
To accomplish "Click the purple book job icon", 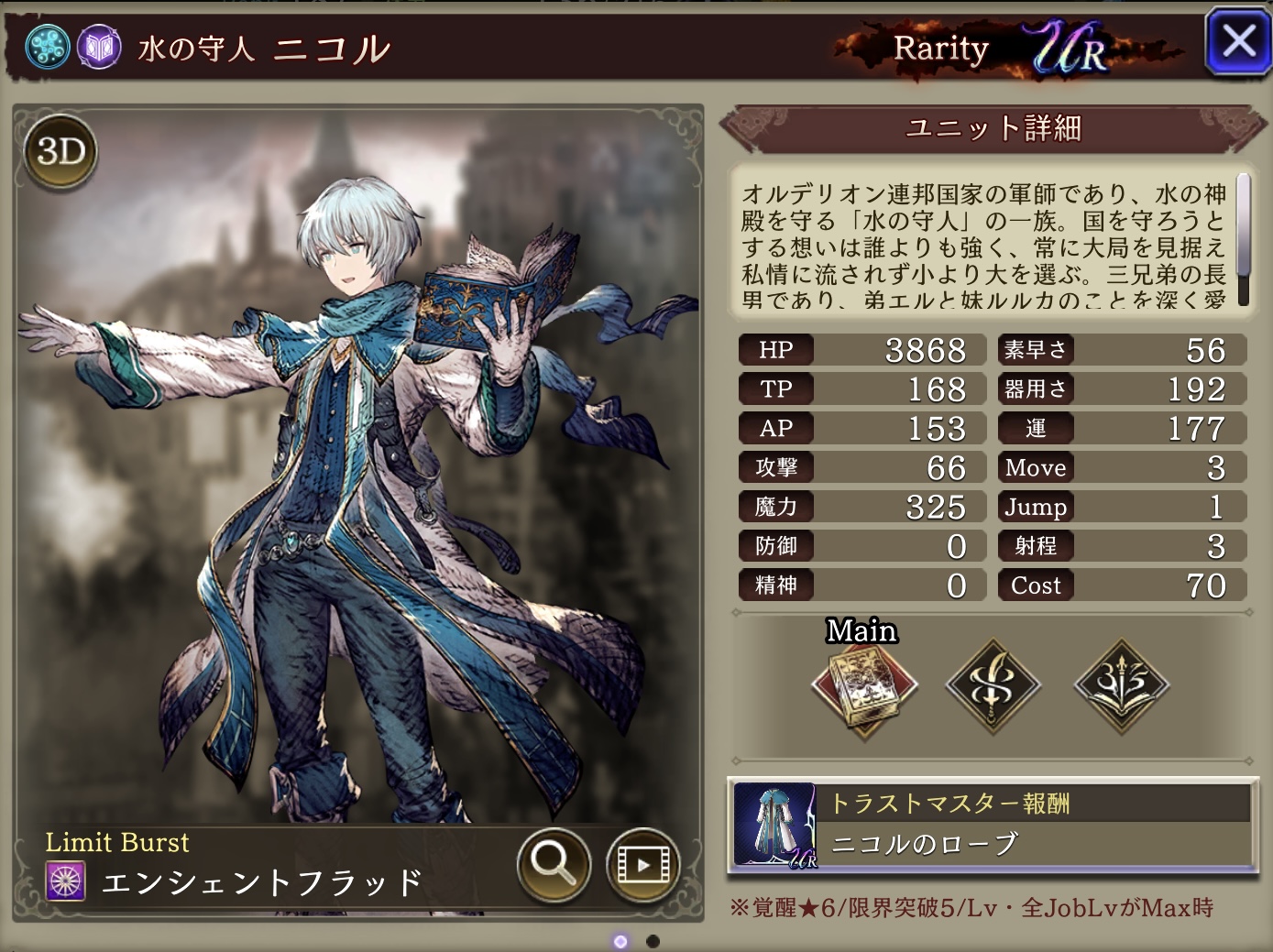I will [99, 47].
